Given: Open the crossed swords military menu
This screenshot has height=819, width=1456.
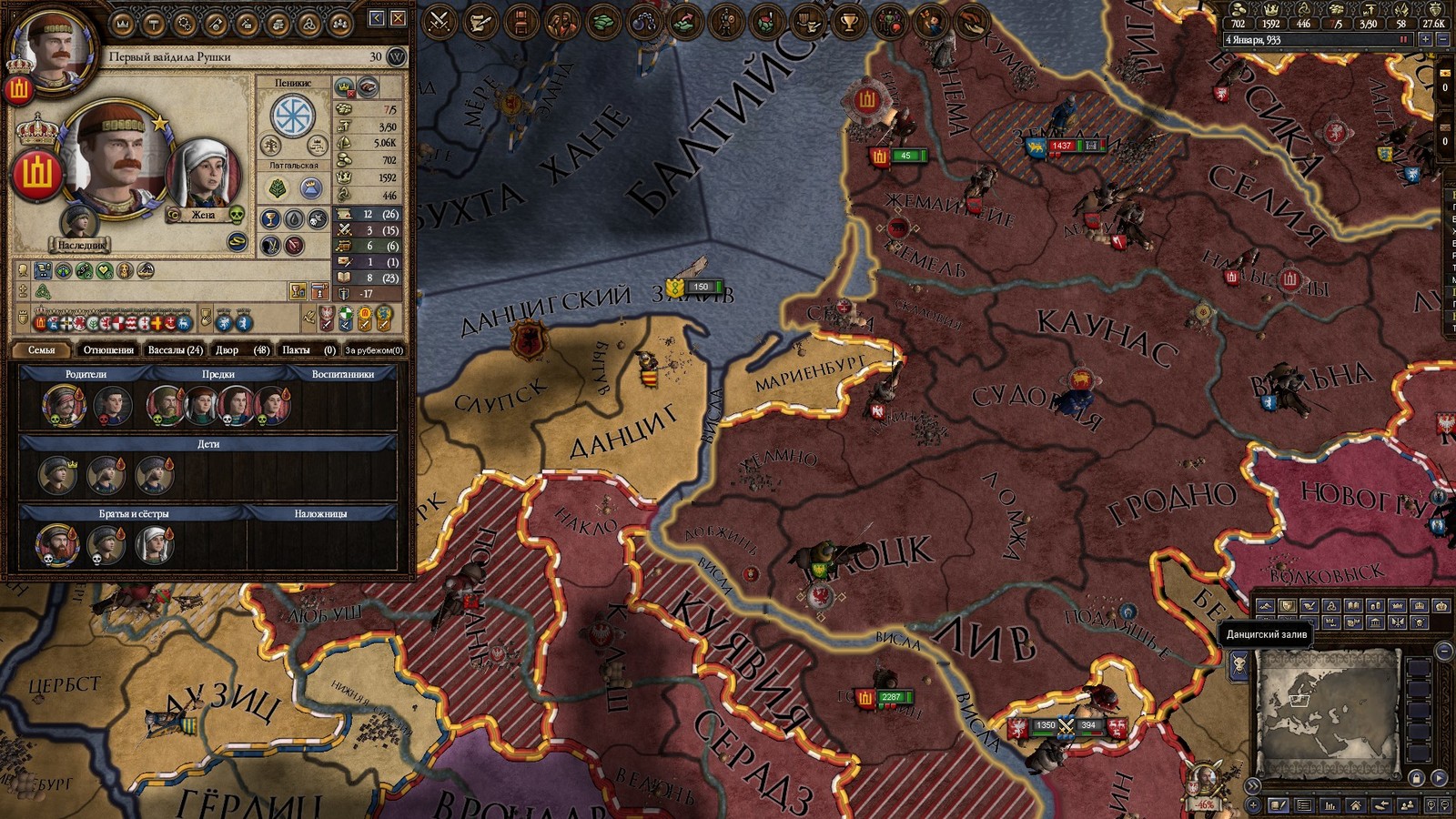Looking at the screenshot, I should (440, 20).
